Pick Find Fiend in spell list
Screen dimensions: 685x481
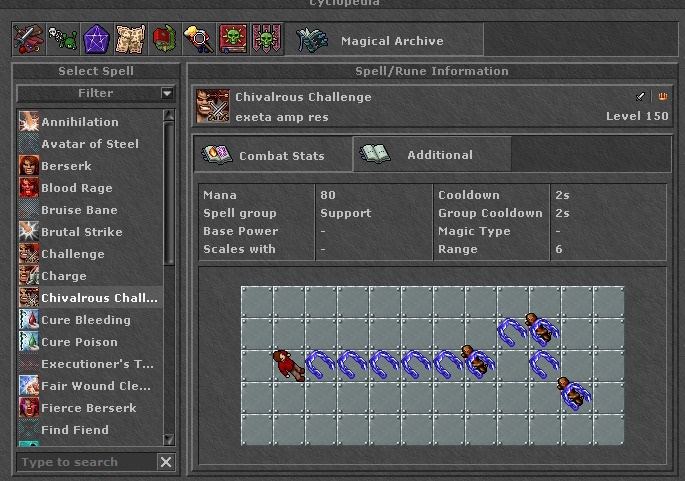(x=75, y=430)
